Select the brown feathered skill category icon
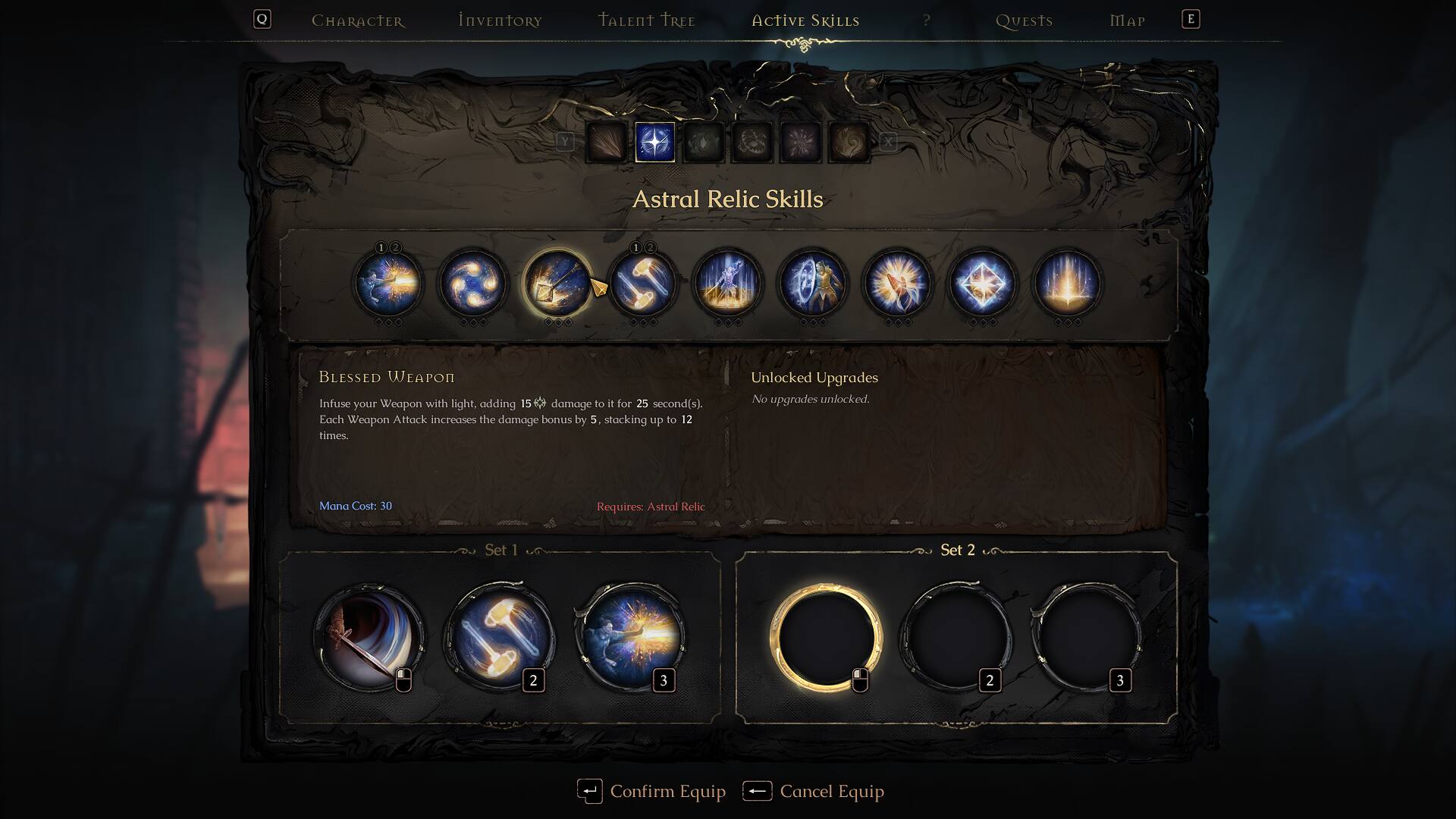1456x819 pixels. point(607,143)
